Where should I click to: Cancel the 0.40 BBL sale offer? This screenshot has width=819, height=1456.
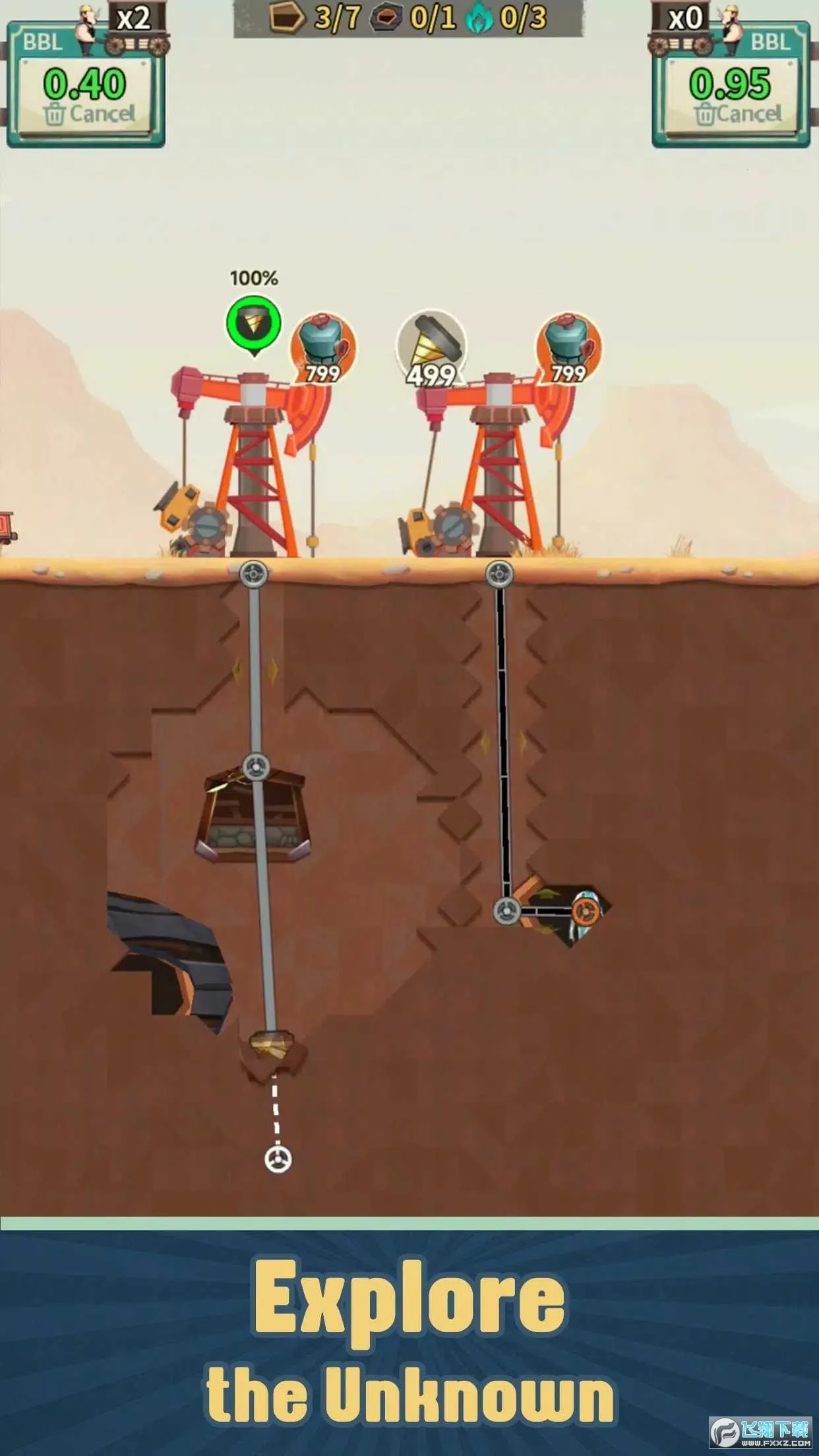click(x=89, y=114)
